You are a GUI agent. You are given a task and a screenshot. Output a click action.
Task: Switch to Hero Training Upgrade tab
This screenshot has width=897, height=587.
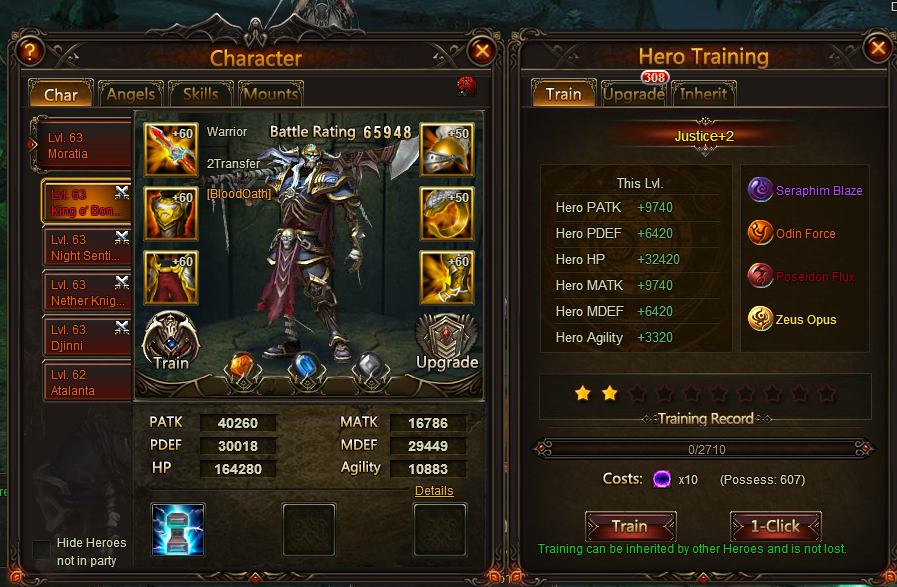633,94
